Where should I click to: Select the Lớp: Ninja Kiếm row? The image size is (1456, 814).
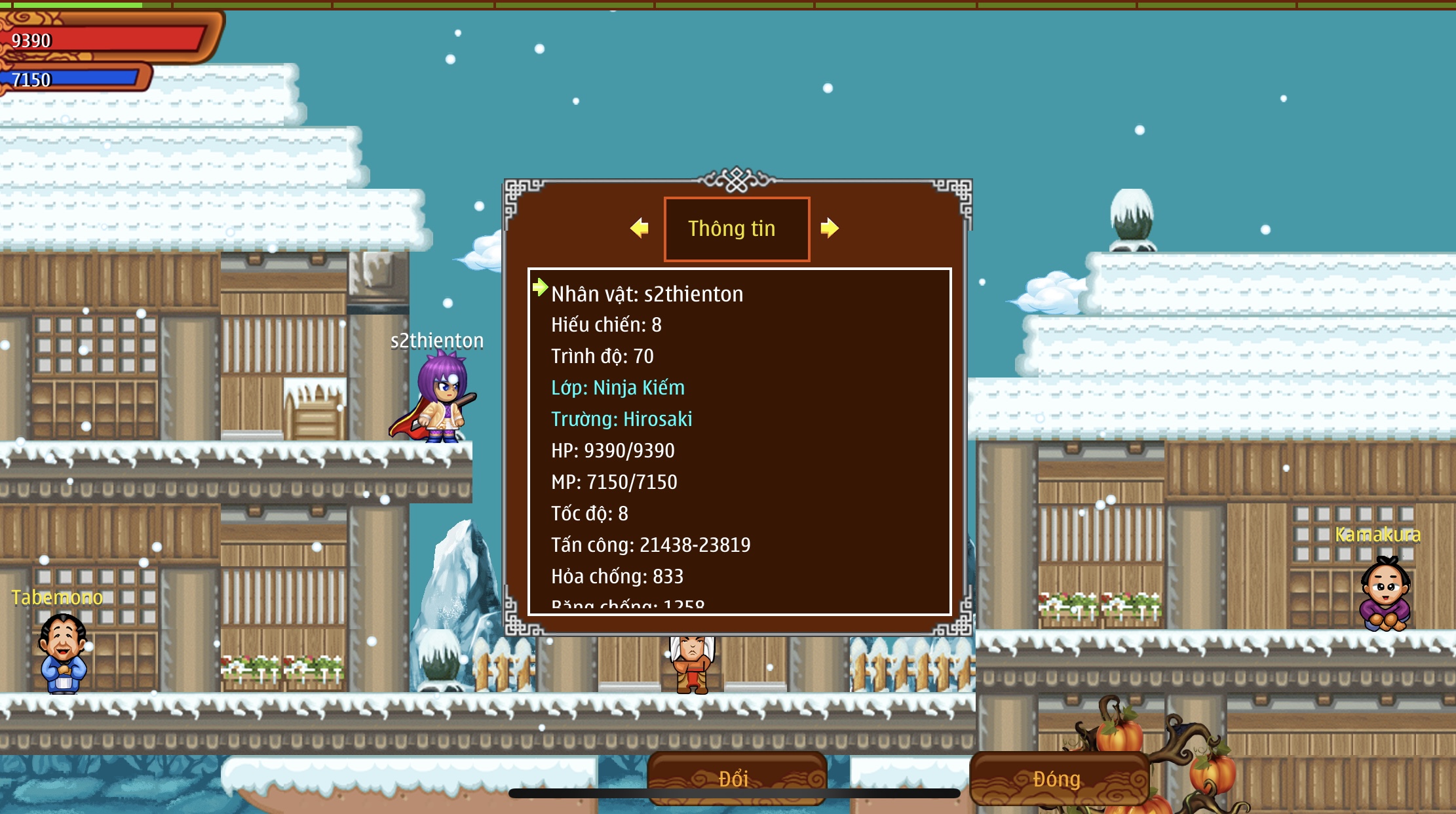[617, 387]
